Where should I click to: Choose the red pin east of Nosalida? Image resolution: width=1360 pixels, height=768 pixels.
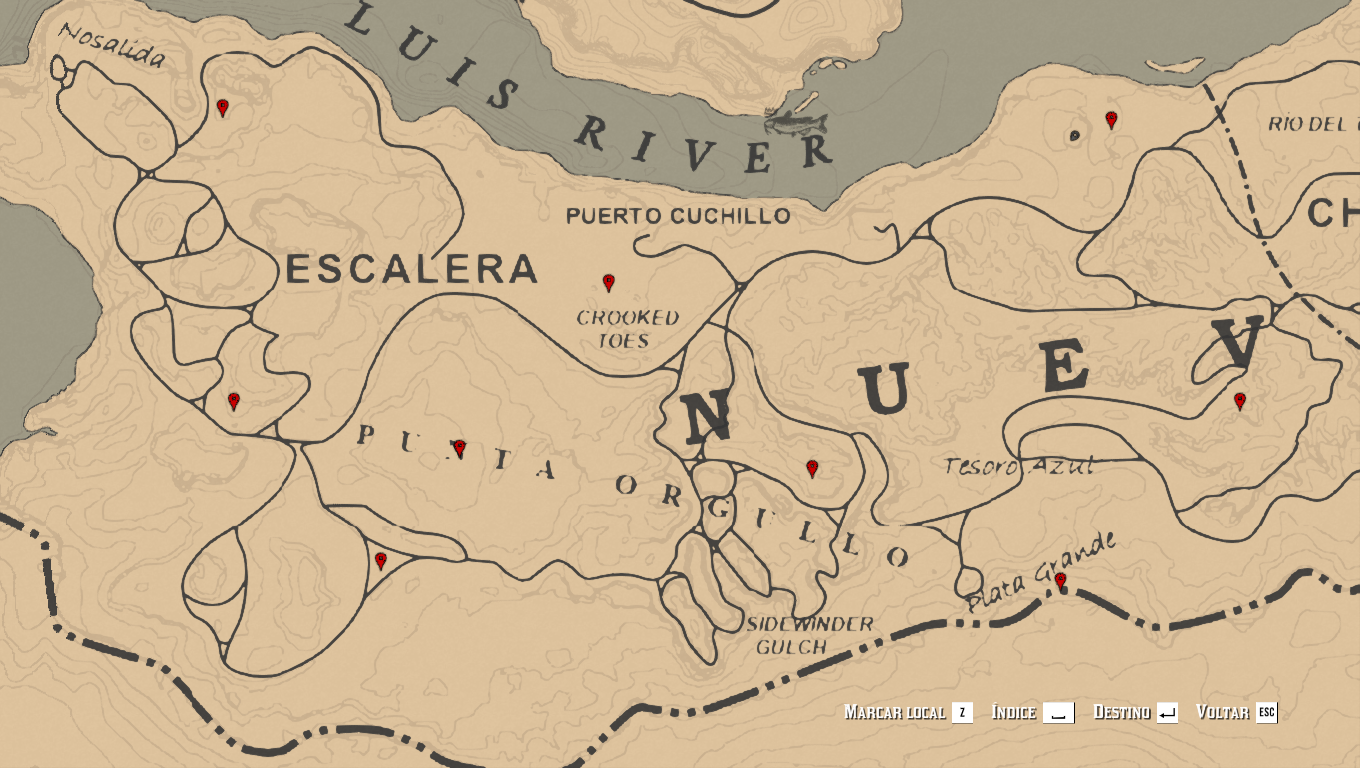click(x=223, y=107)
